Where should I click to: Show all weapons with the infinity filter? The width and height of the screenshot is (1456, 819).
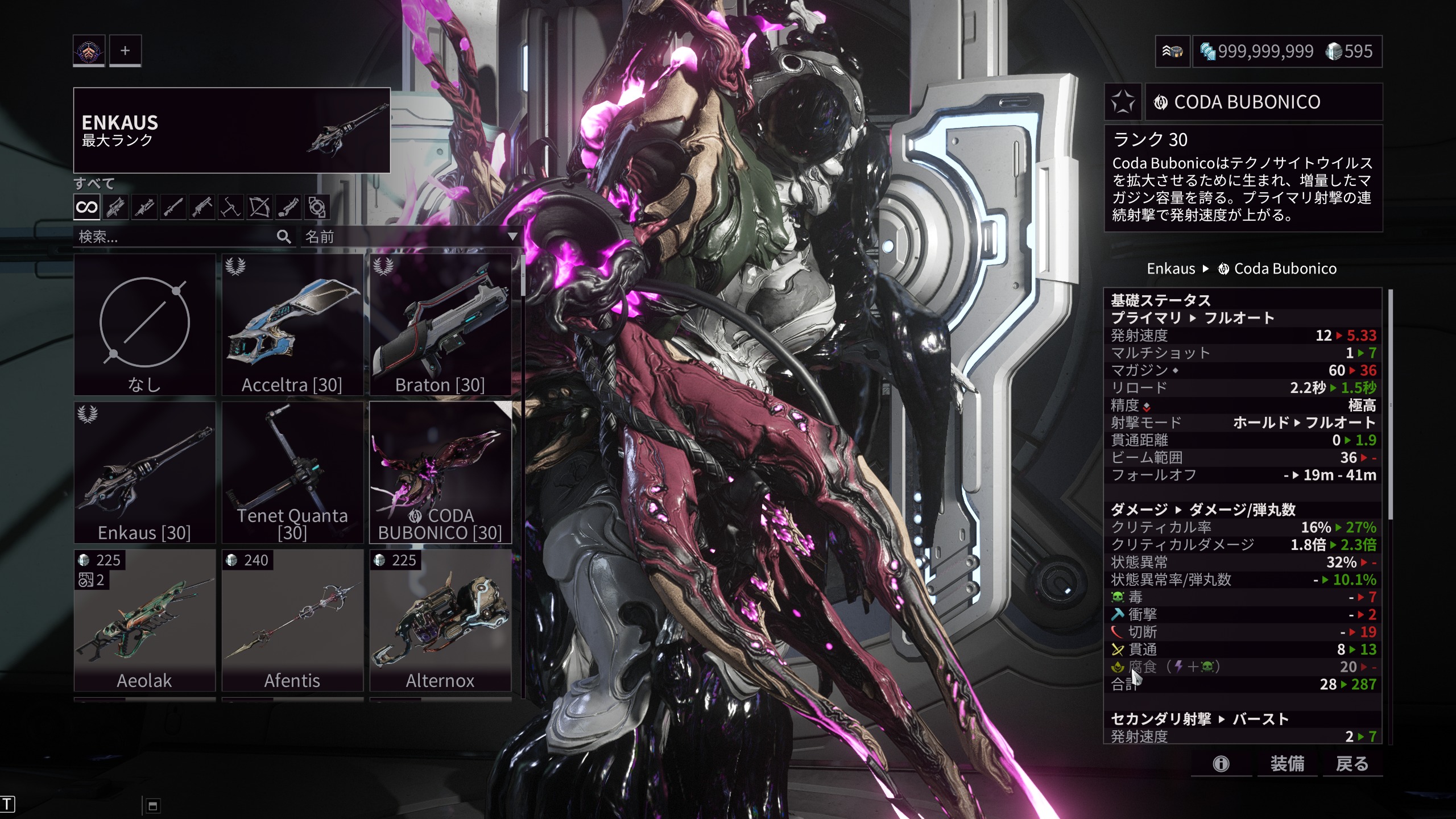tap(87, 207)
